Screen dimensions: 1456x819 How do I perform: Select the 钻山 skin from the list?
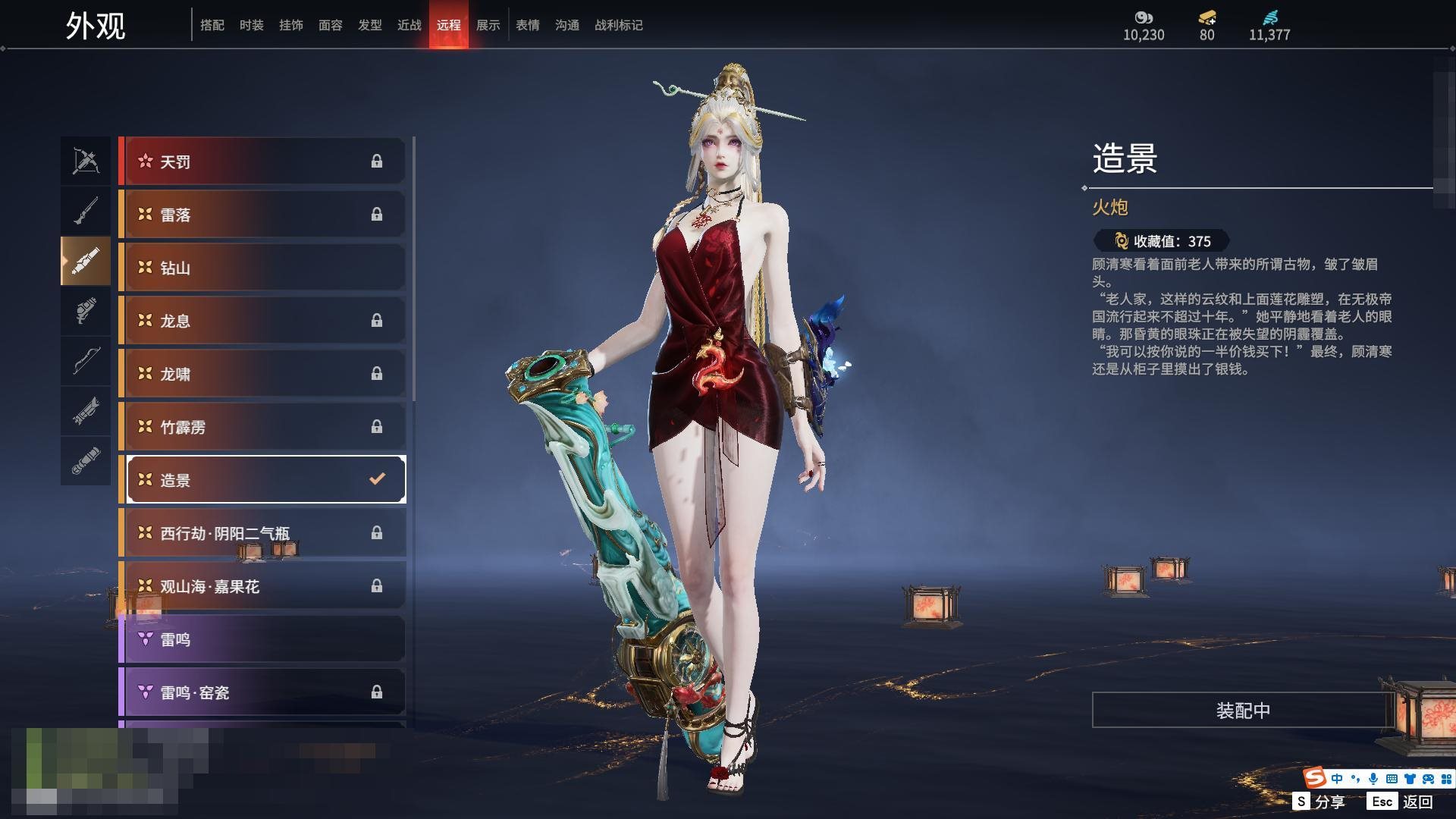tap(262, 268)
